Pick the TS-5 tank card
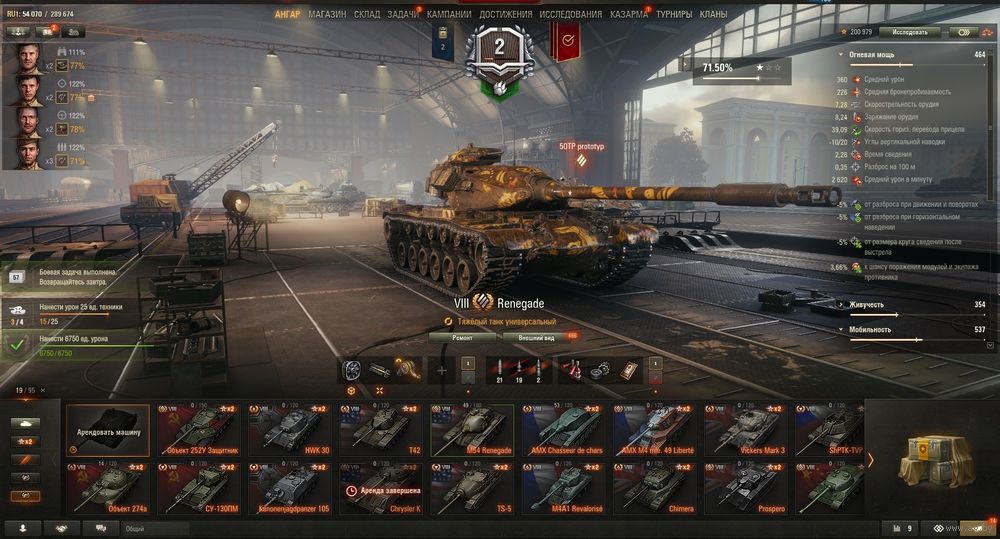 point(475,488)
